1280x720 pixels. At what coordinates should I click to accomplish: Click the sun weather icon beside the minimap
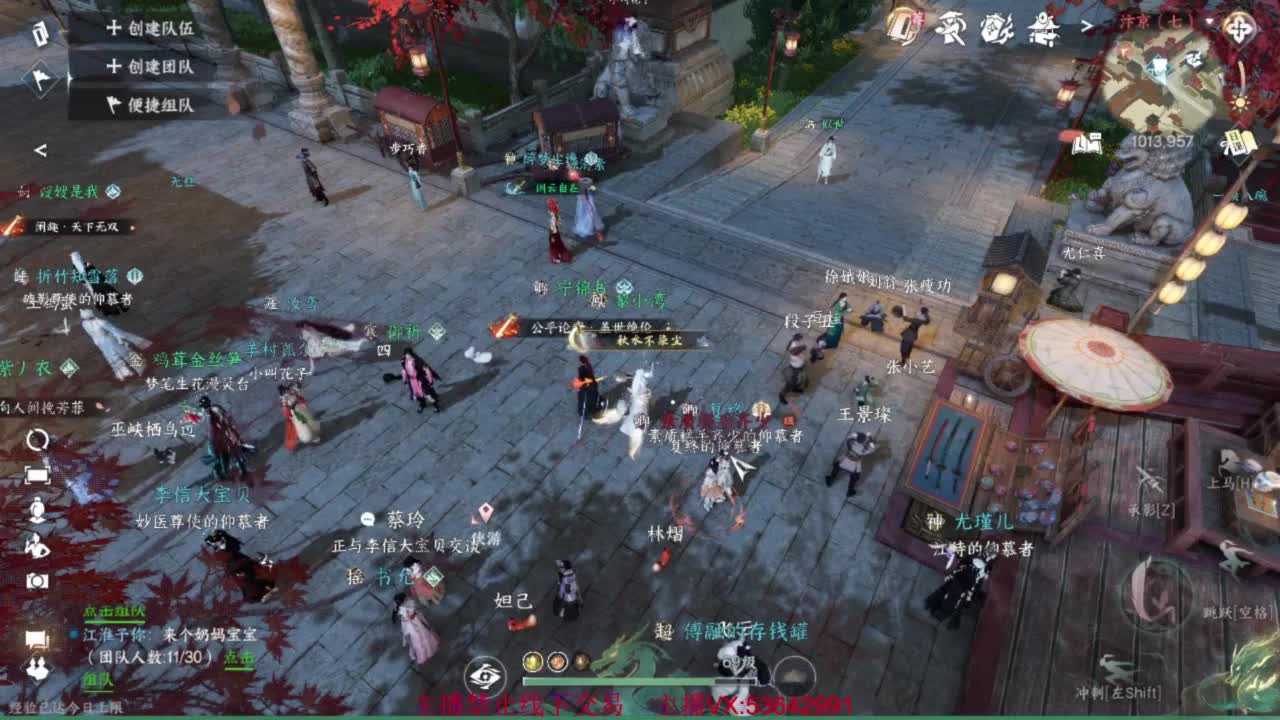(x=1240, y=104)
